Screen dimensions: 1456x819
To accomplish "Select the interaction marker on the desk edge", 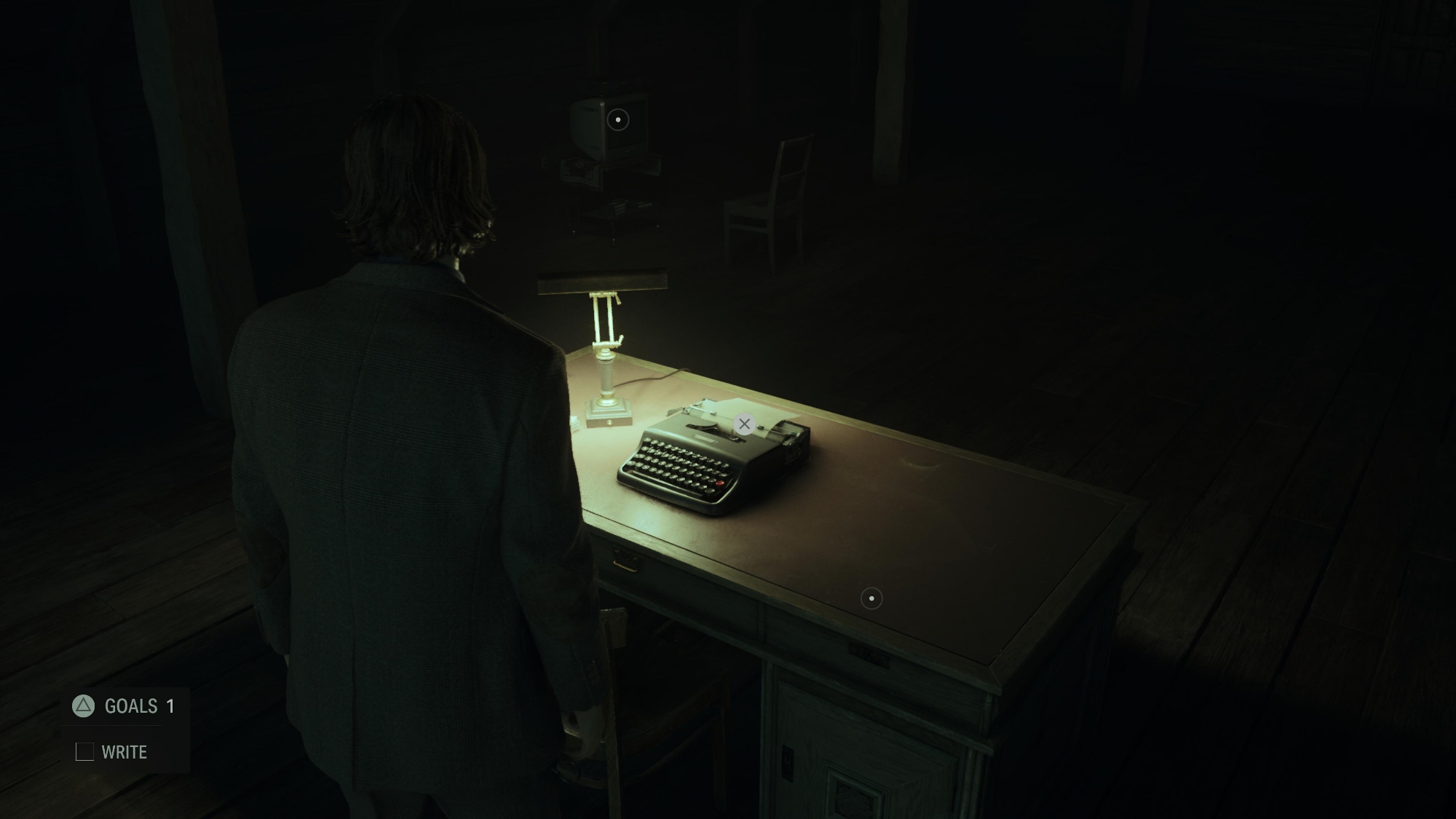I will pyautogui.click(x=871, y=598).
